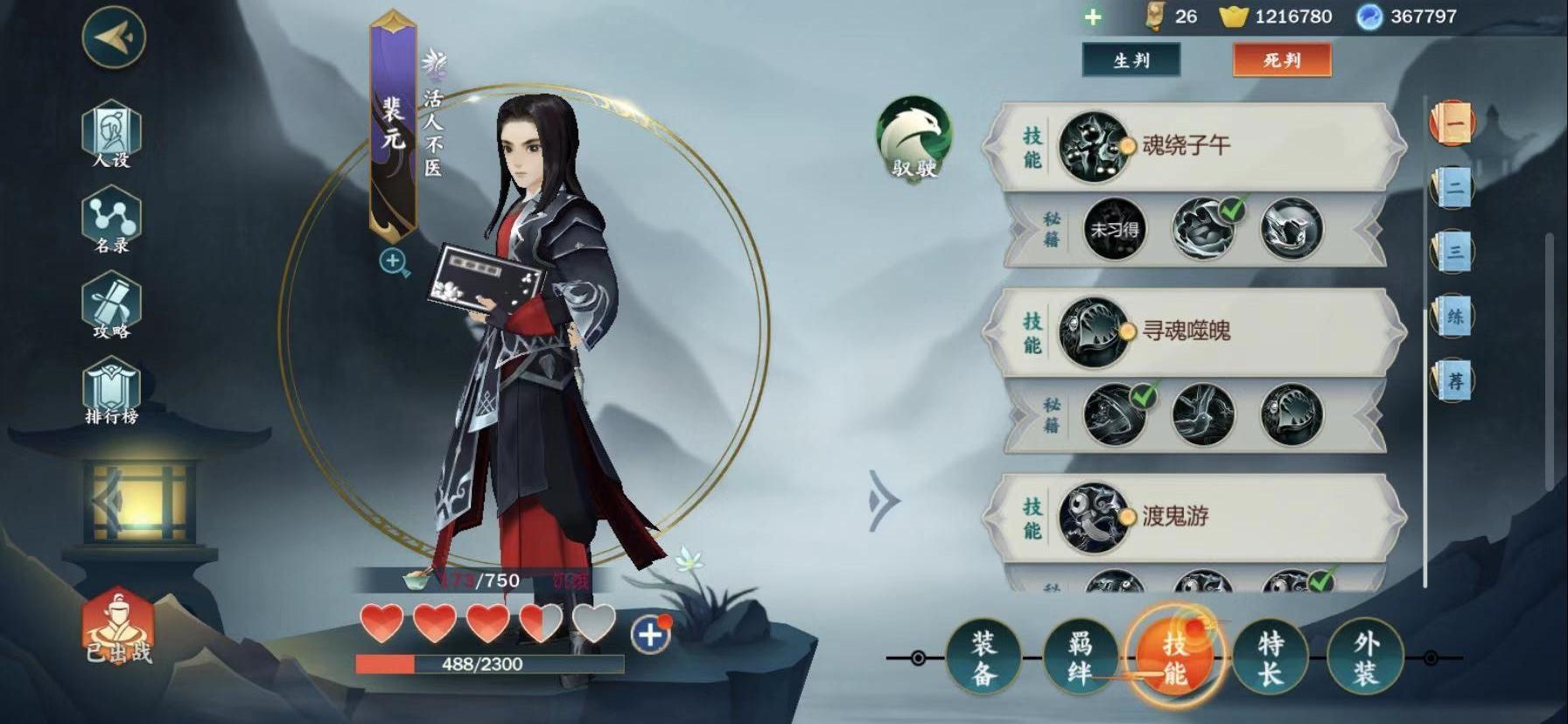Open the 名录 roster menu
The image size is (1568, 724).
111,220
